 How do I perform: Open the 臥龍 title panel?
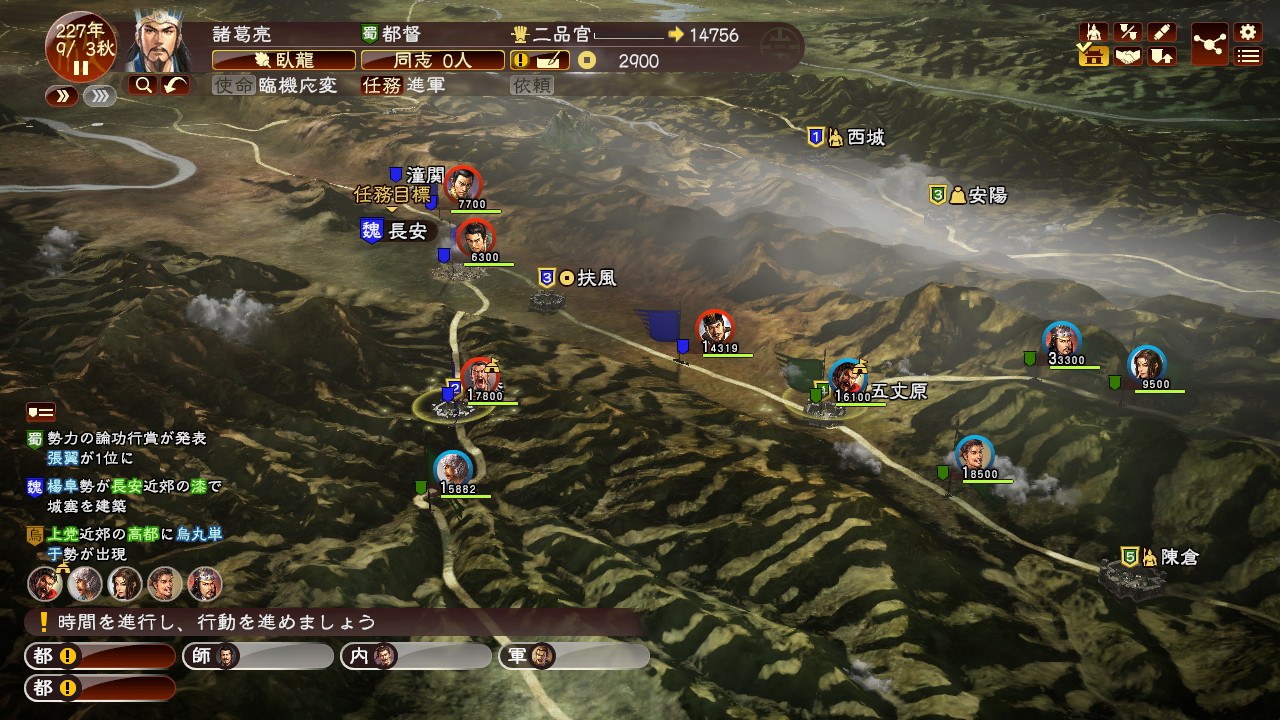click(284, 60)
